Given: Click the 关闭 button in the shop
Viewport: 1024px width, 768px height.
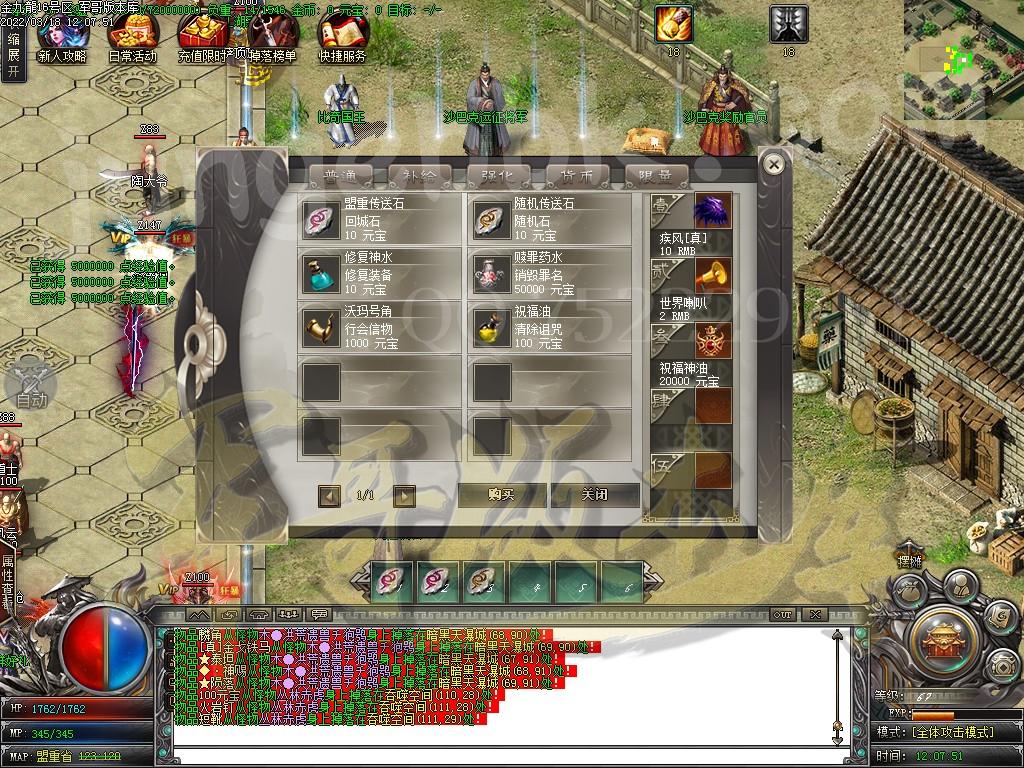Looking at the screenshot, I should coord(594,495).
